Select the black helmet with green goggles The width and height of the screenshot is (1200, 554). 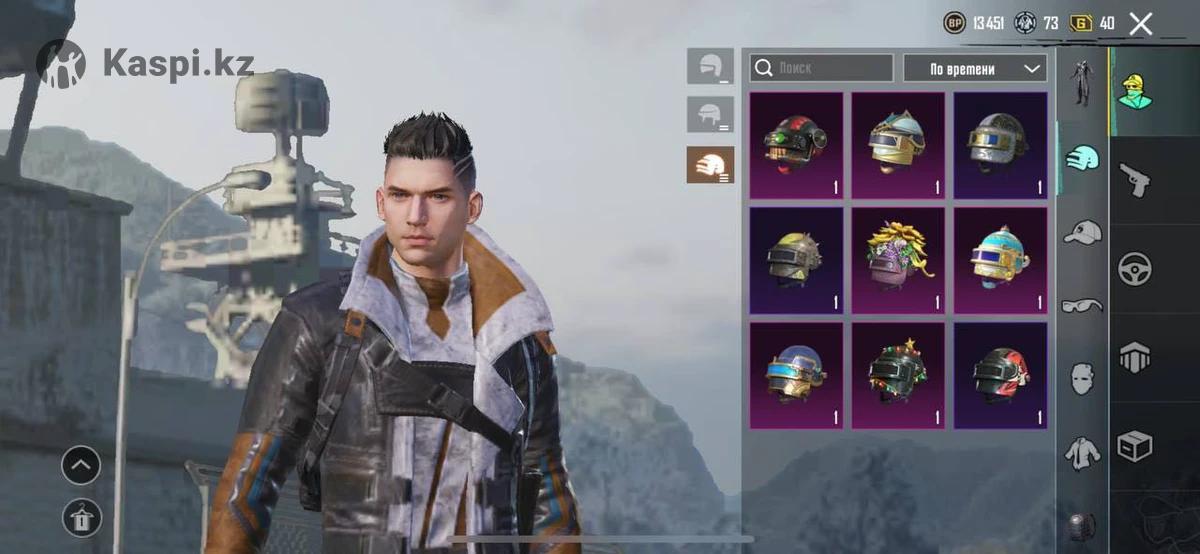(x=796, y=146)
